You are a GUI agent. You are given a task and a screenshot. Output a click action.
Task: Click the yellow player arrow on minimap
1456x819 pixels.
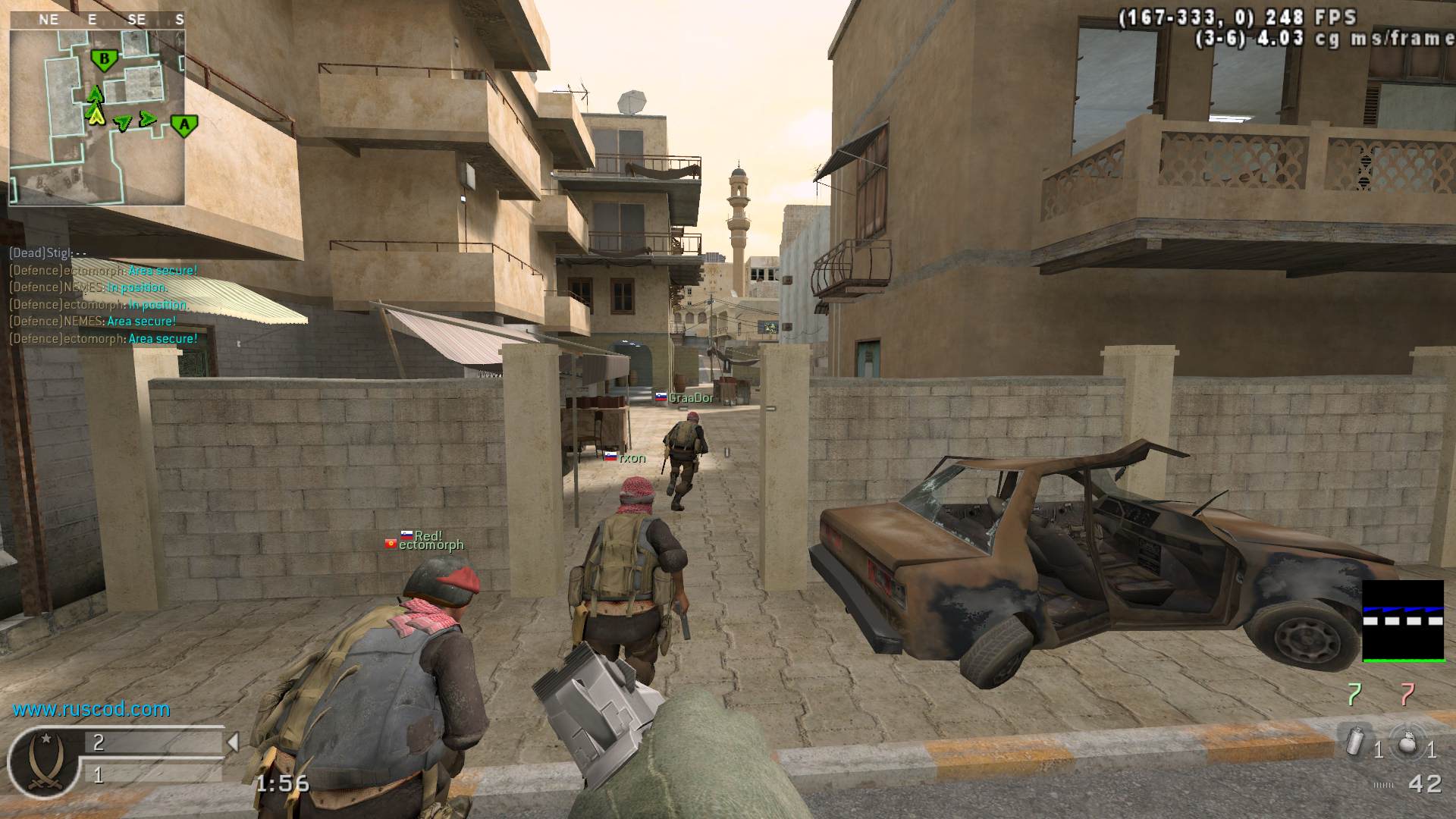(x=96, y=115)
